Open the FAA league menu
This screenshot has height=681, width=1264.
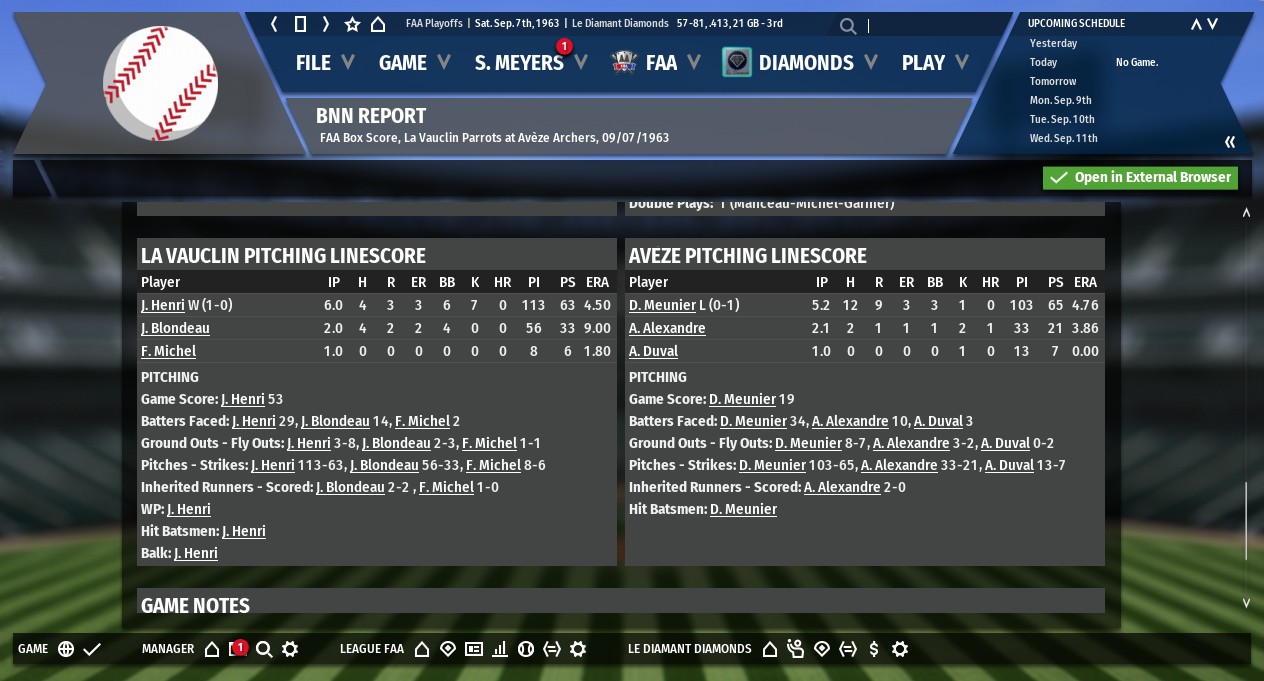[x=658, y=63]
